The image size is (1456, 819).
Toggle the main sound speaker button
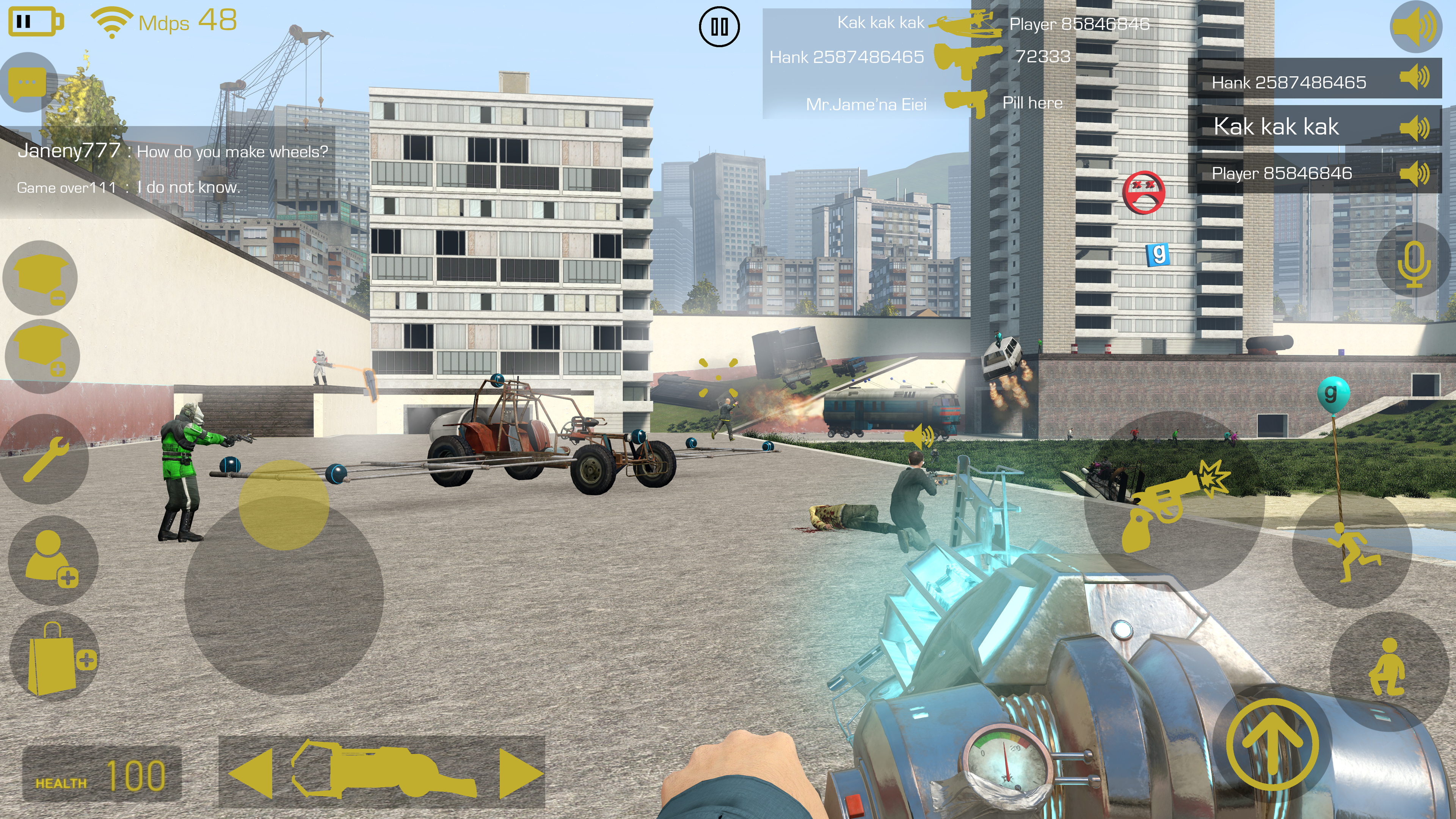tap(1415, 26)
